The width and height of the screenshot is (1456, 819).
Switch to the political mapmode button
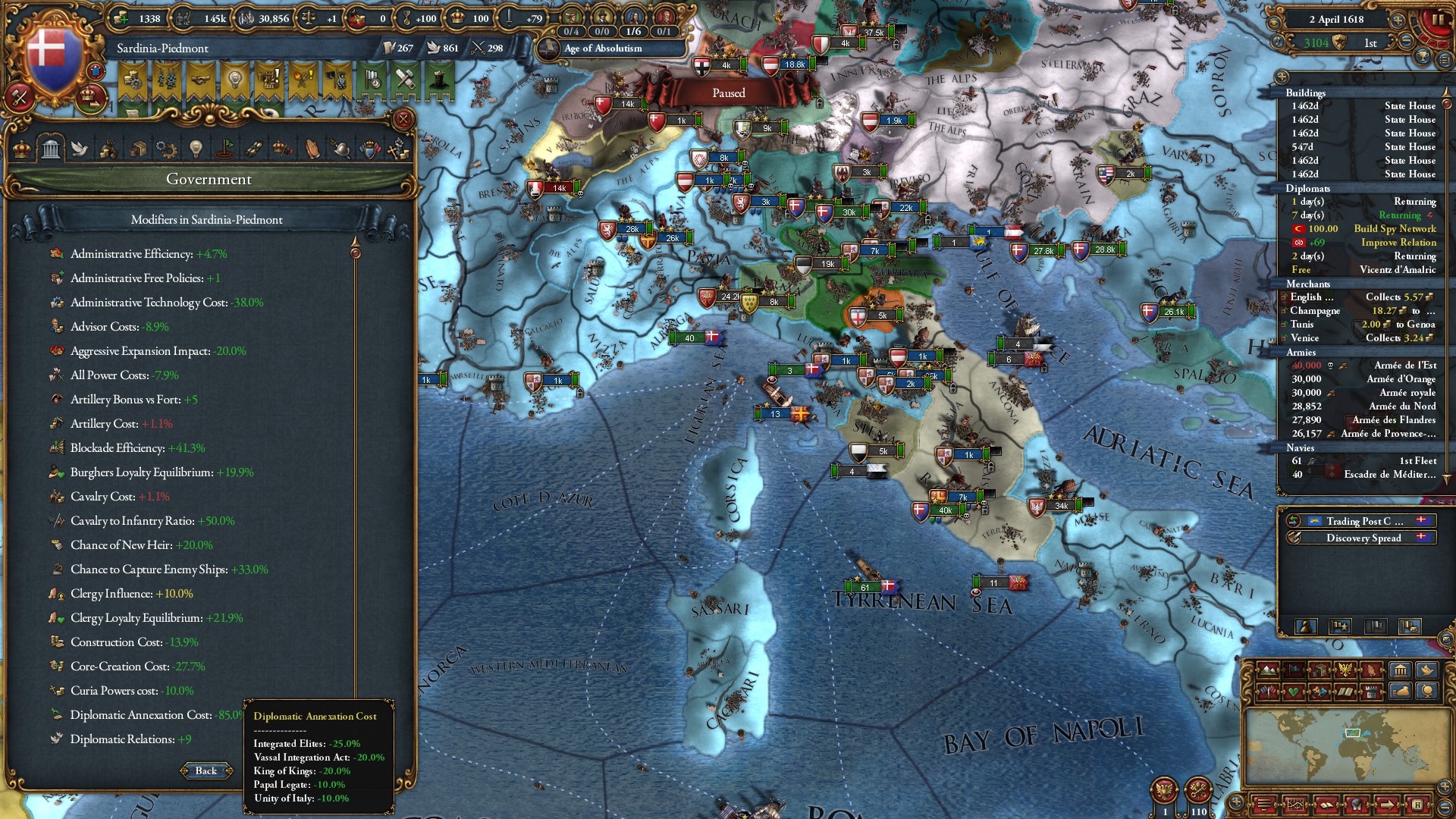click(x=1294, y=670)
